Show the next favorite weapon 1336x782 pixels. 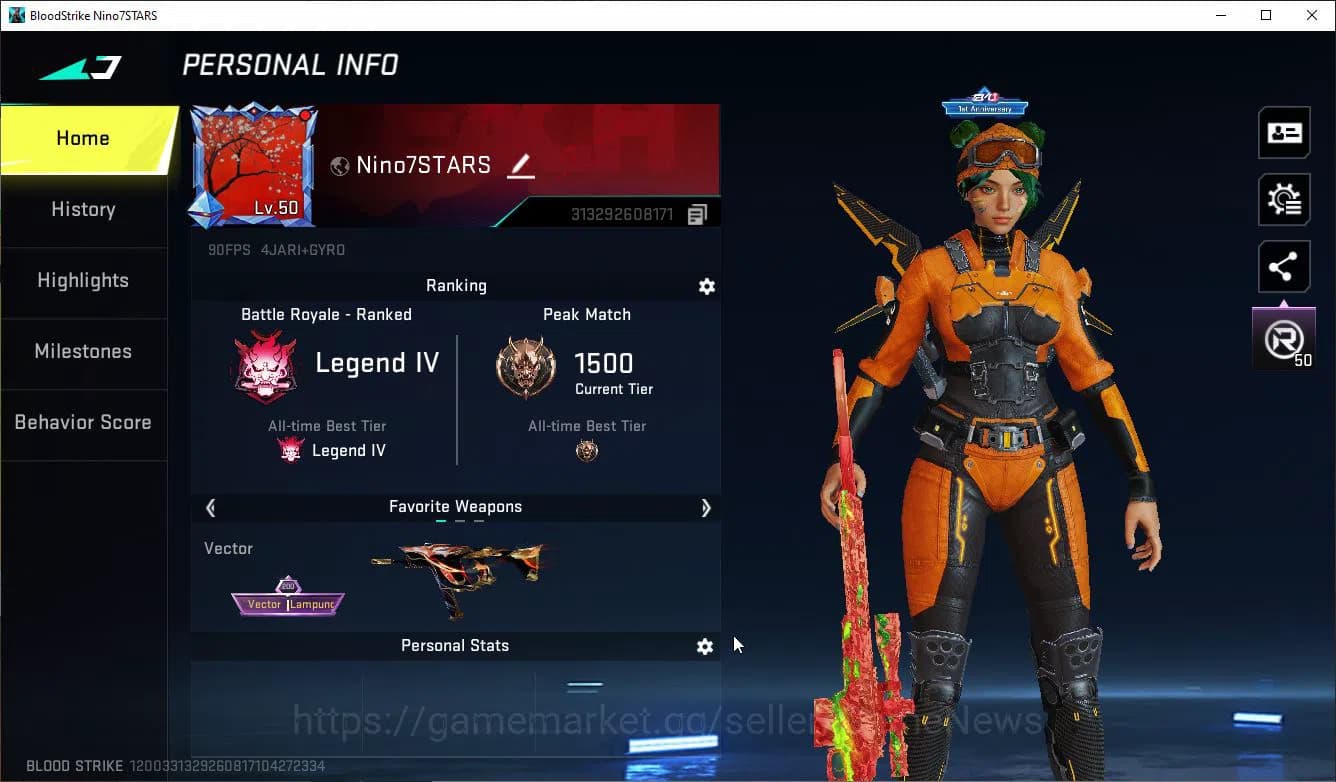pos(706,508)
